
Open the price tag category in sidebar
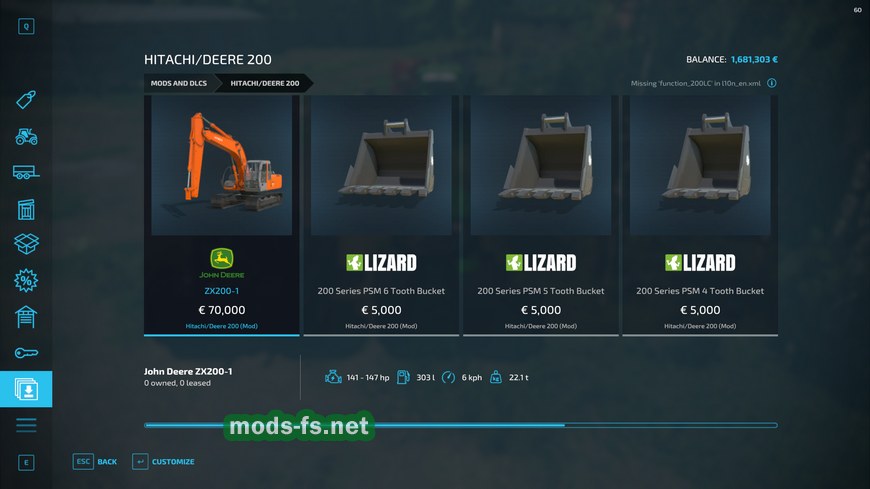26,100
